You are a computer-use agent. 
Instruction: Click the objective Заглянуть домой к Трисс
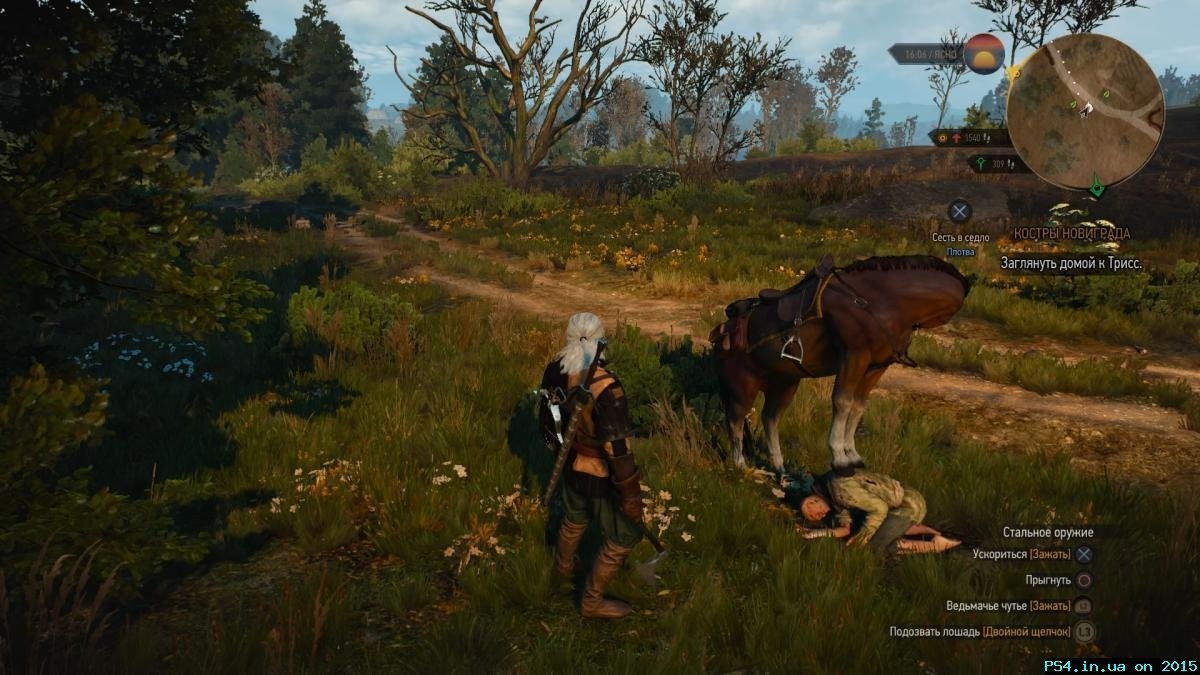pyautogui.click(x=1071, y=263)
